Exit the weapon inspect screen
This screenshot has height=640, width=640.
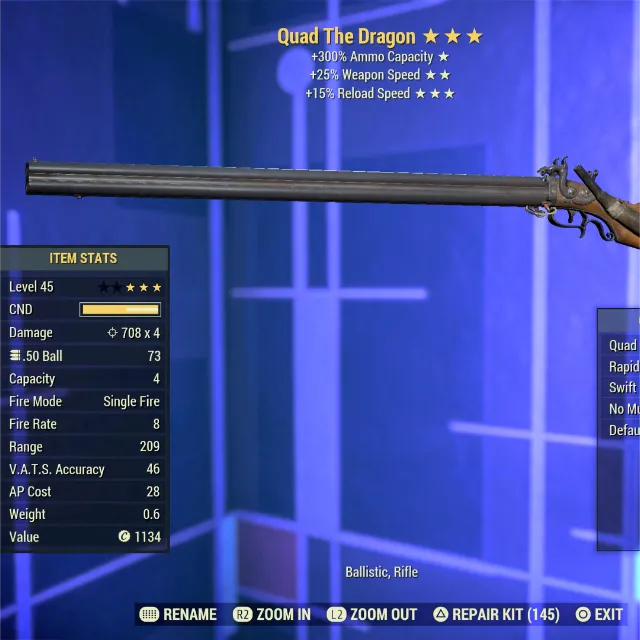(x=599, y=614)
